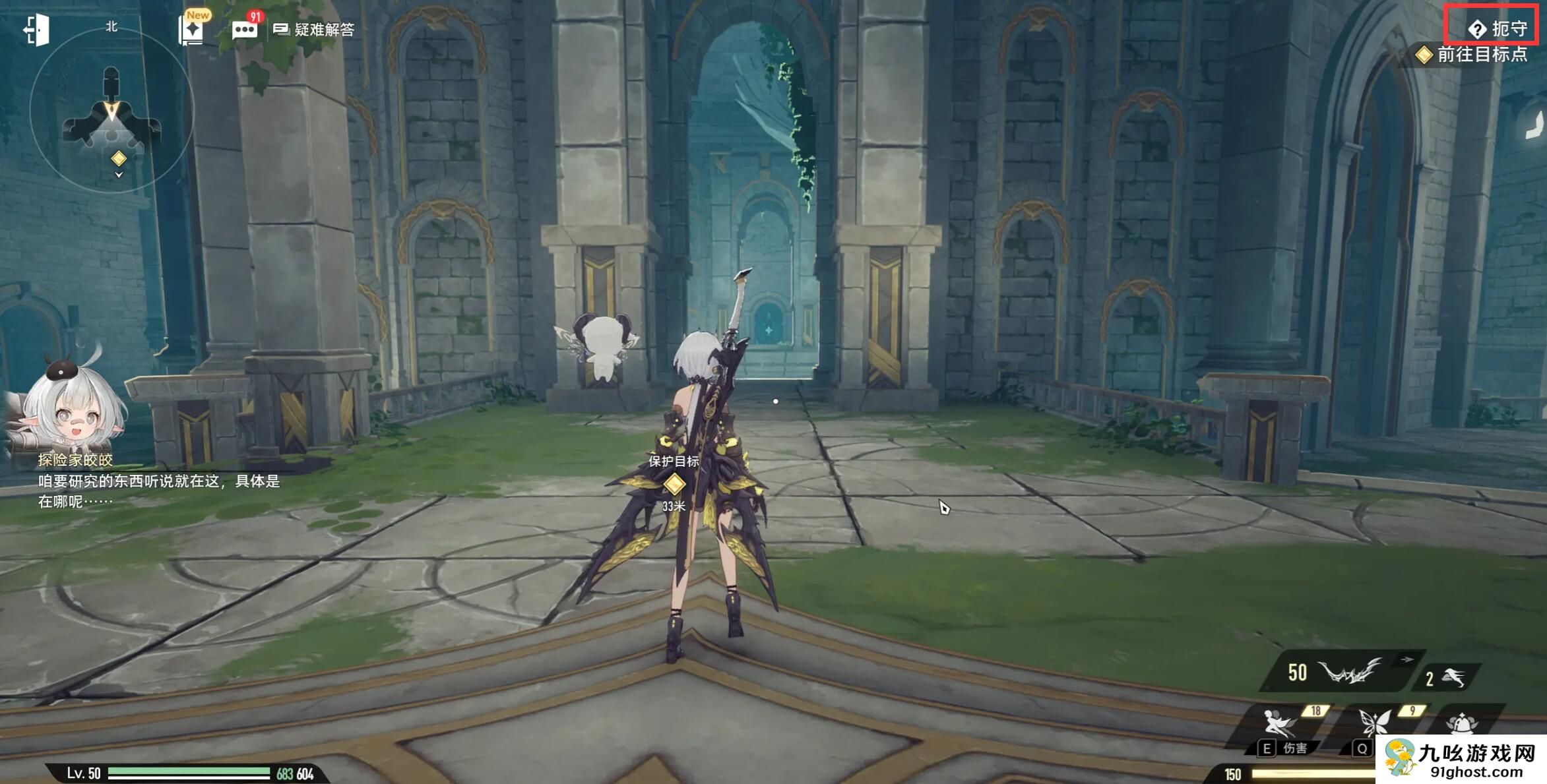Open the chat with 91 unread messages
Viewport: 1547px width, 784px height.
tap(244, 30)
